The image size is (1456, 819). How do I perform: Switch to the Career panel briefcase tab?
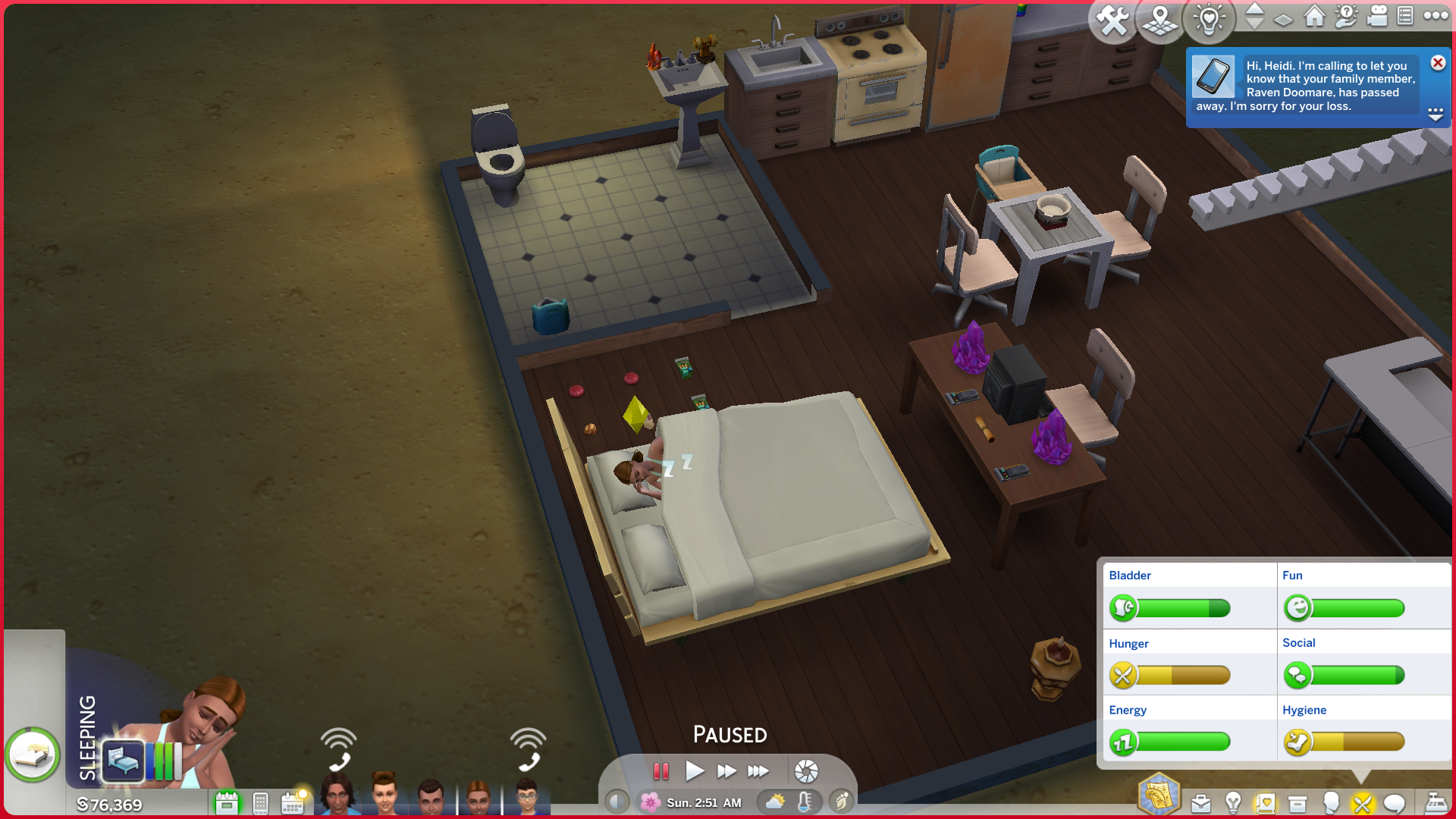[1200, 803]
